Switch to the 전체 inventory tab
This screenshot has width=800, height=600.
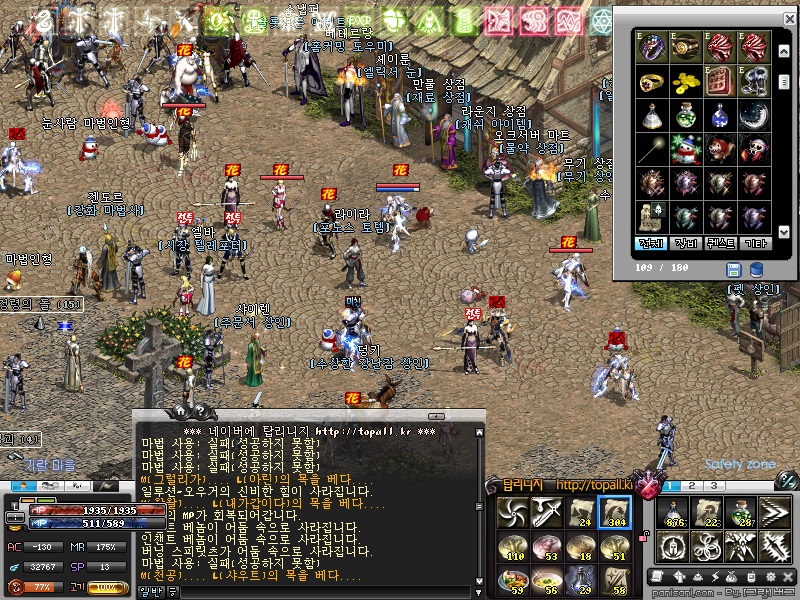(x=652, y=244)
